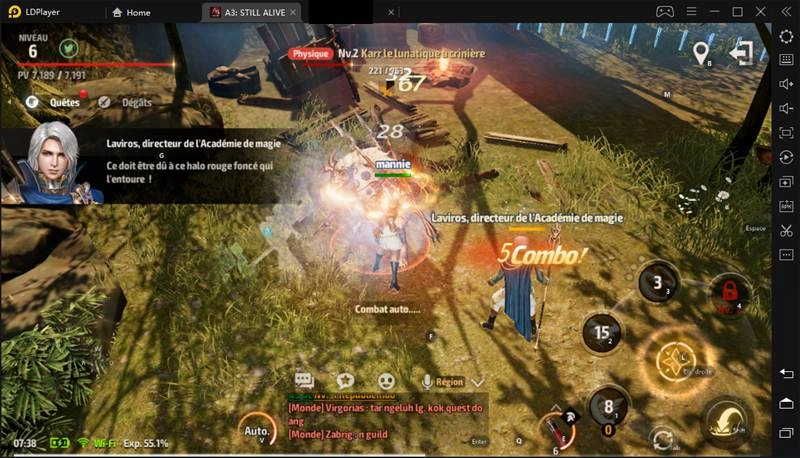Toggle the Auto combat button

coord(256,430)
